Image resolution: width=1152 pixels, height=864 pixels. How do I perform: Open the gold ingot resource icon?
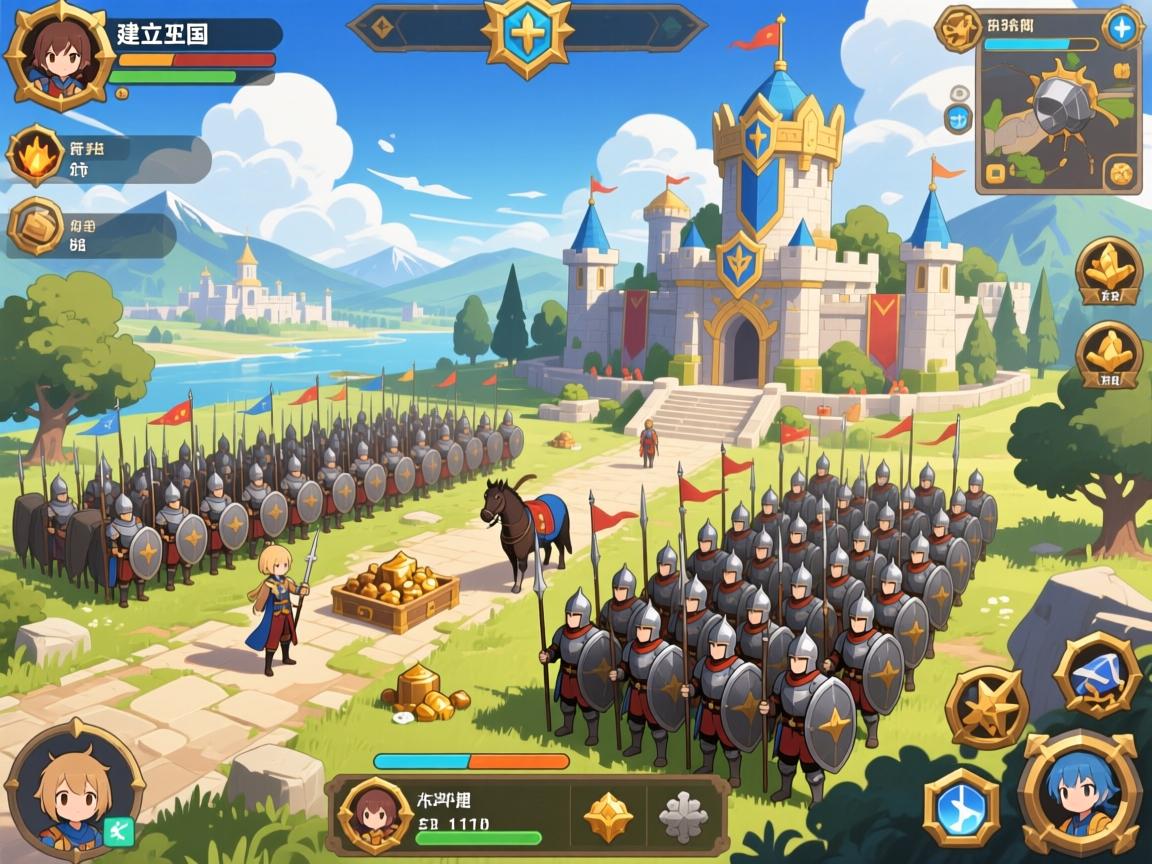click(36, 225)
